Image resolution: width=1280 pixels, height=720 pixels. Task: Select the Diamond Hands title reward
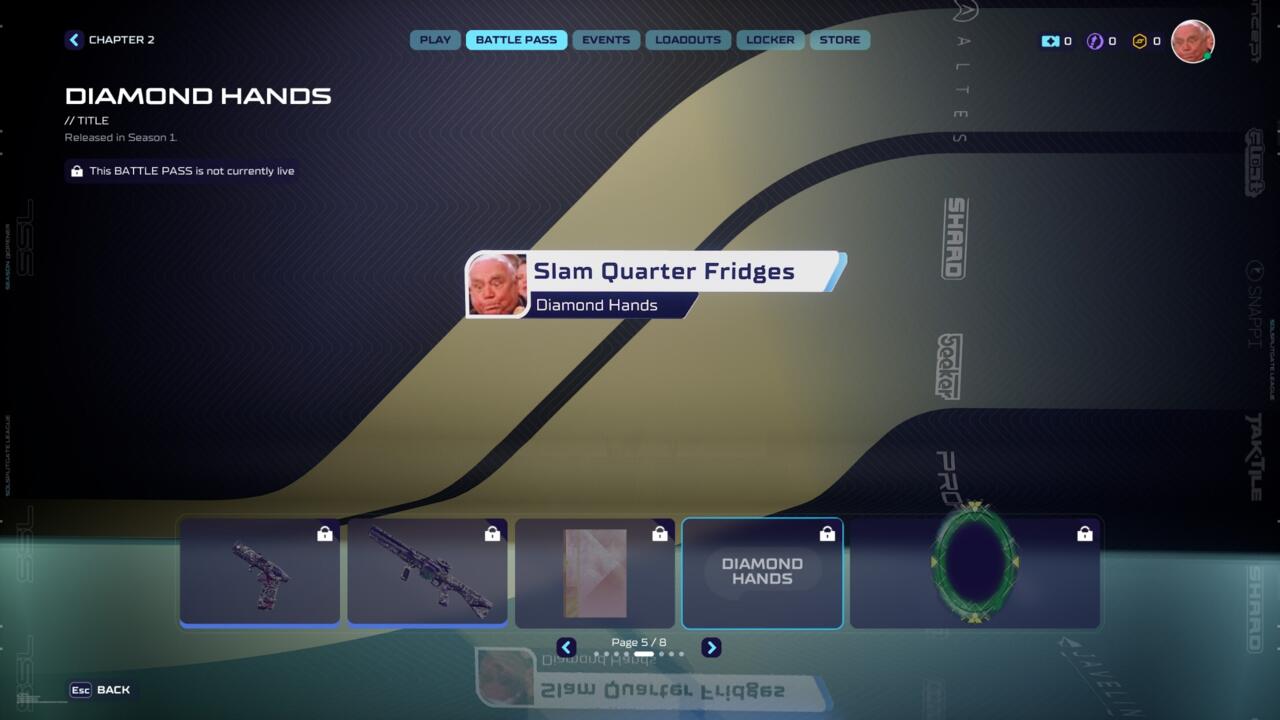pyautogui.click(x=762, y=573)
